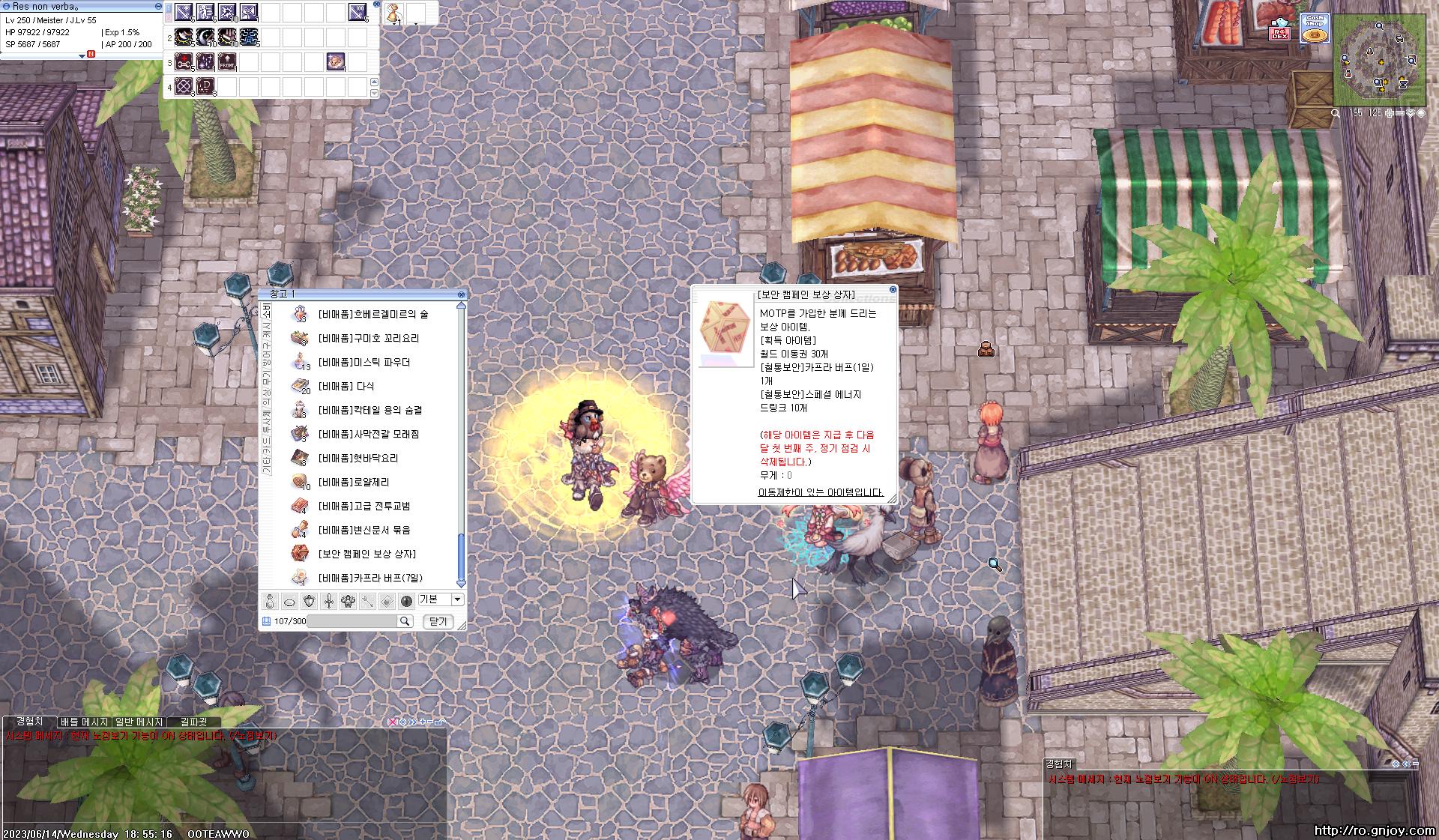1439x840 pixels.
Task: Zoom out the minimap with minus button
Action: 1399,113
